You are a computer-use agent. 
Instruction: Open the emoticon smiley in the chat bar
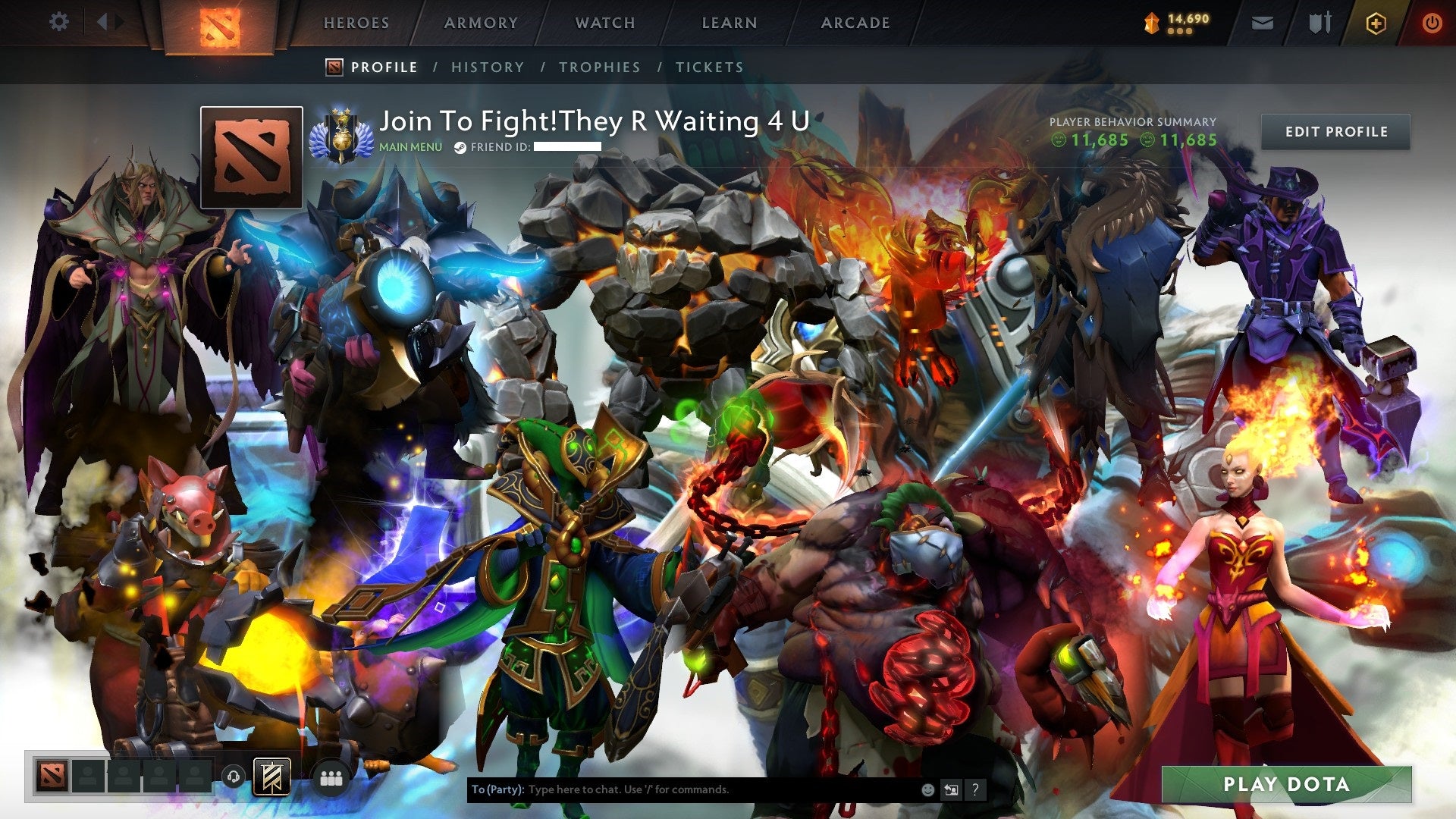pyautogui.click(x=927, y=789)
